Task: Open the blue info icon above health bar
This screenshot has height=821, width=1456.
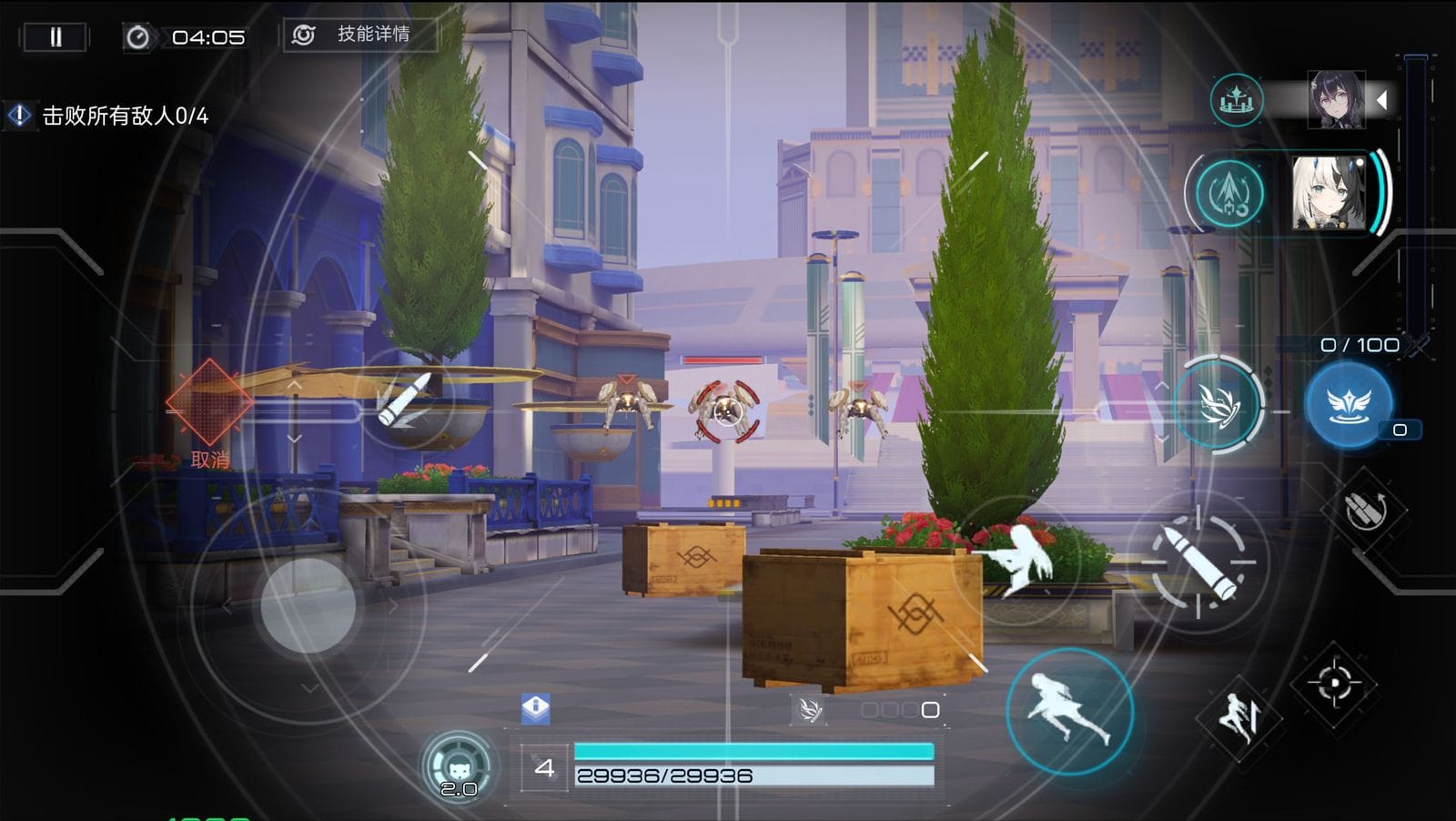Action: point(535,707)
